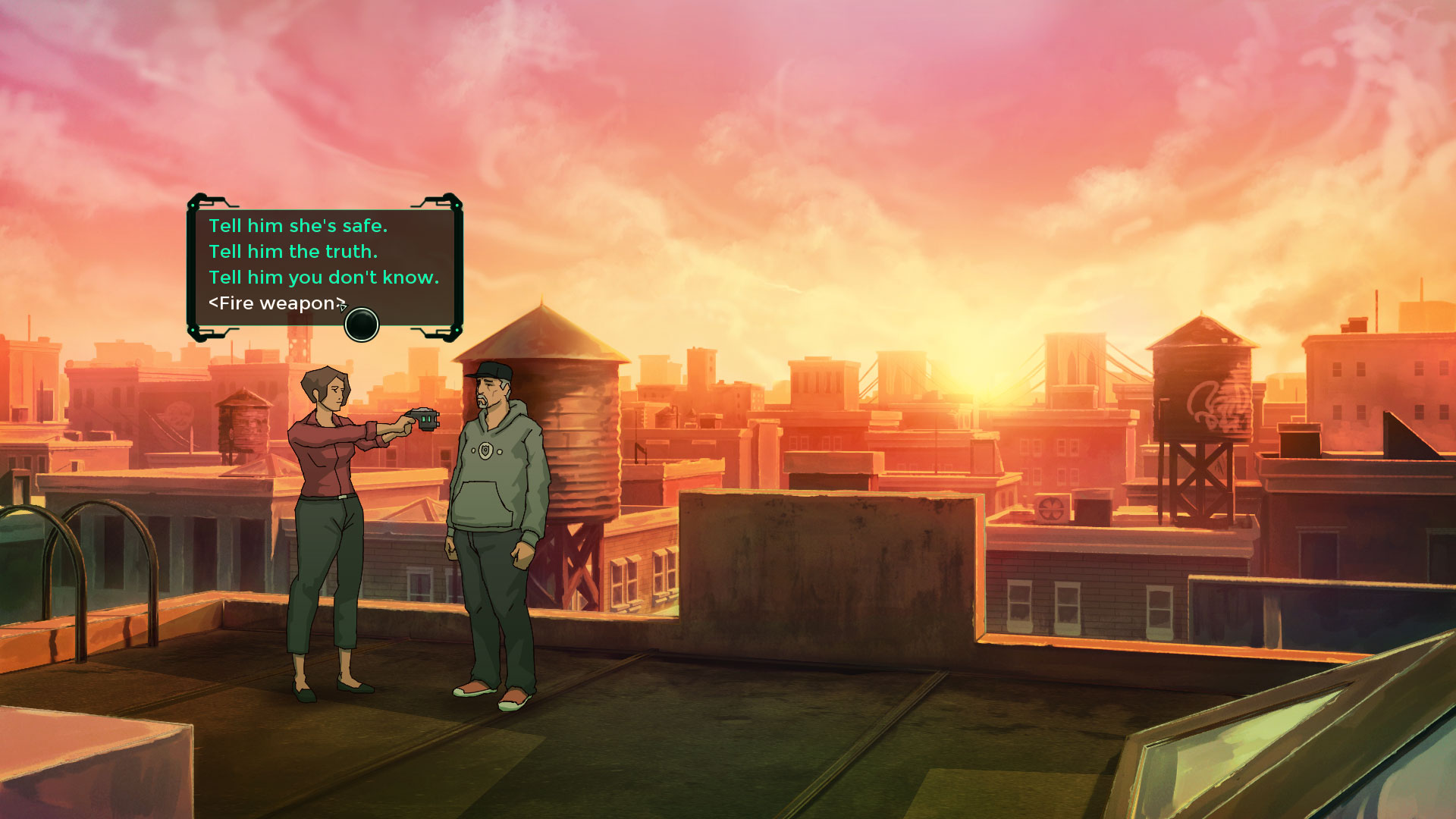Select "Tell him the truth." option

(x=293, y=252)
